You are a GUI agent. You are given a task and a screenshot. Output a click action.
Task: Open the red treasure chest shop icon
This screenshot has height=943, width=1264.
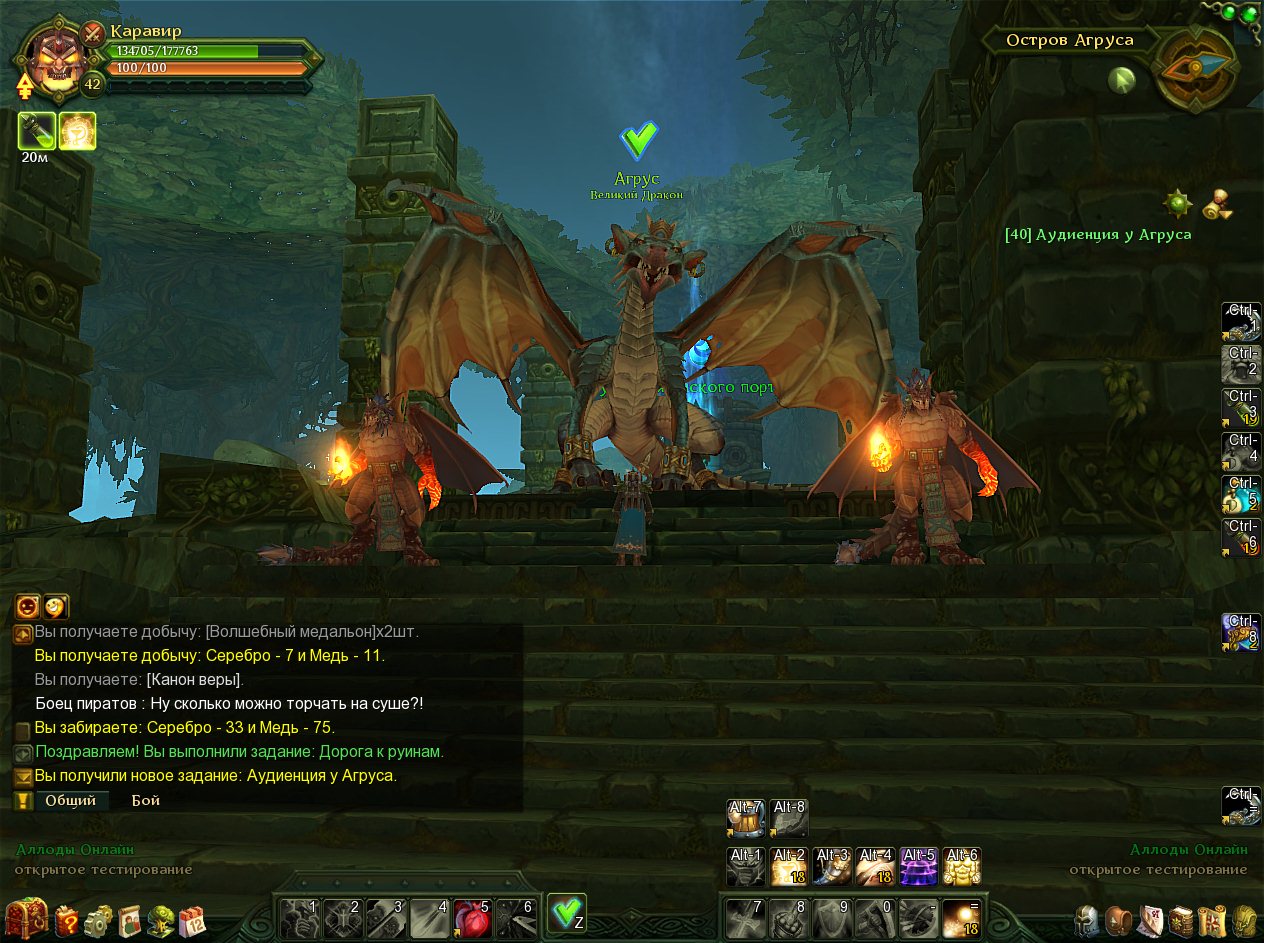(26, 917)
